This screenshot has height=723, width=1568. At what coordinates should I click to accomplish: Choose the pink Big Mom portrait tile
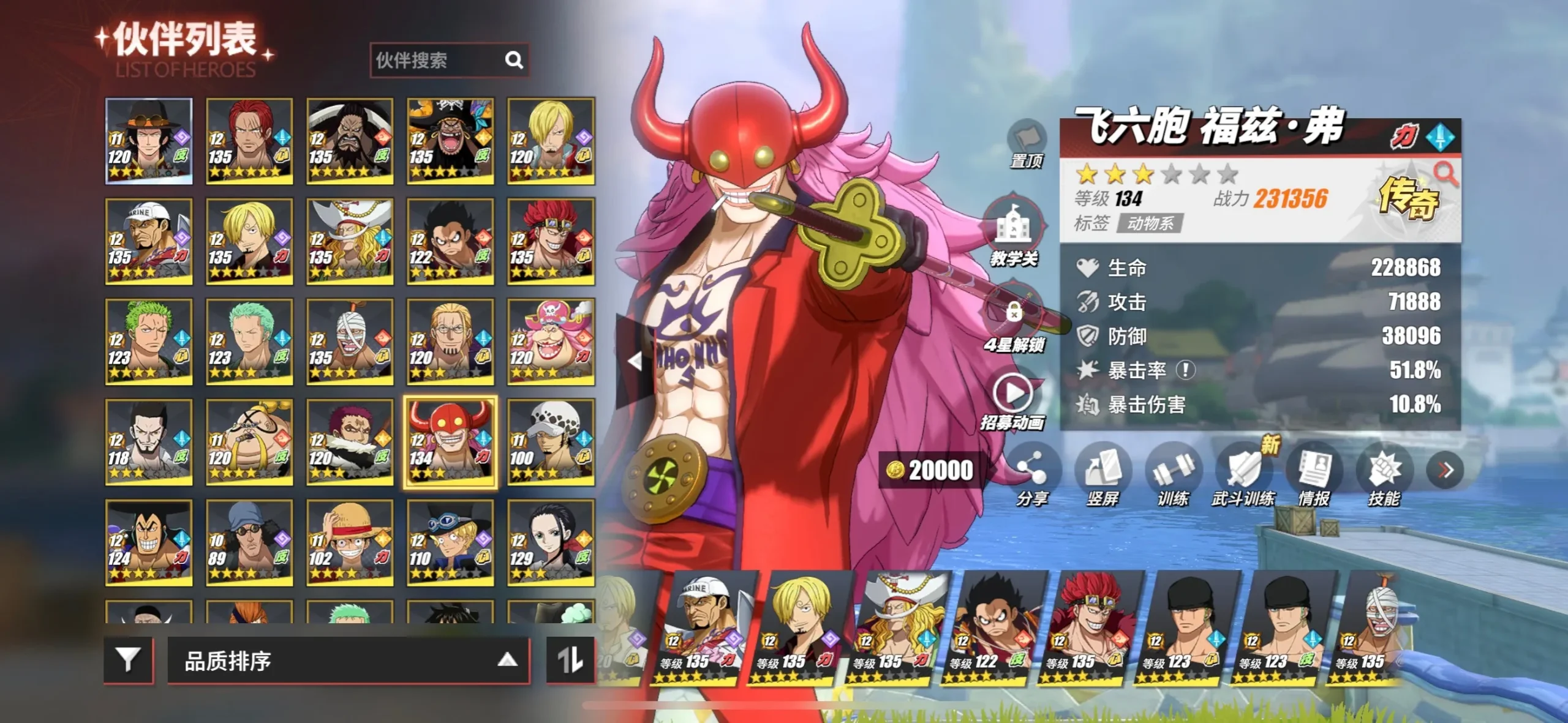551,342
